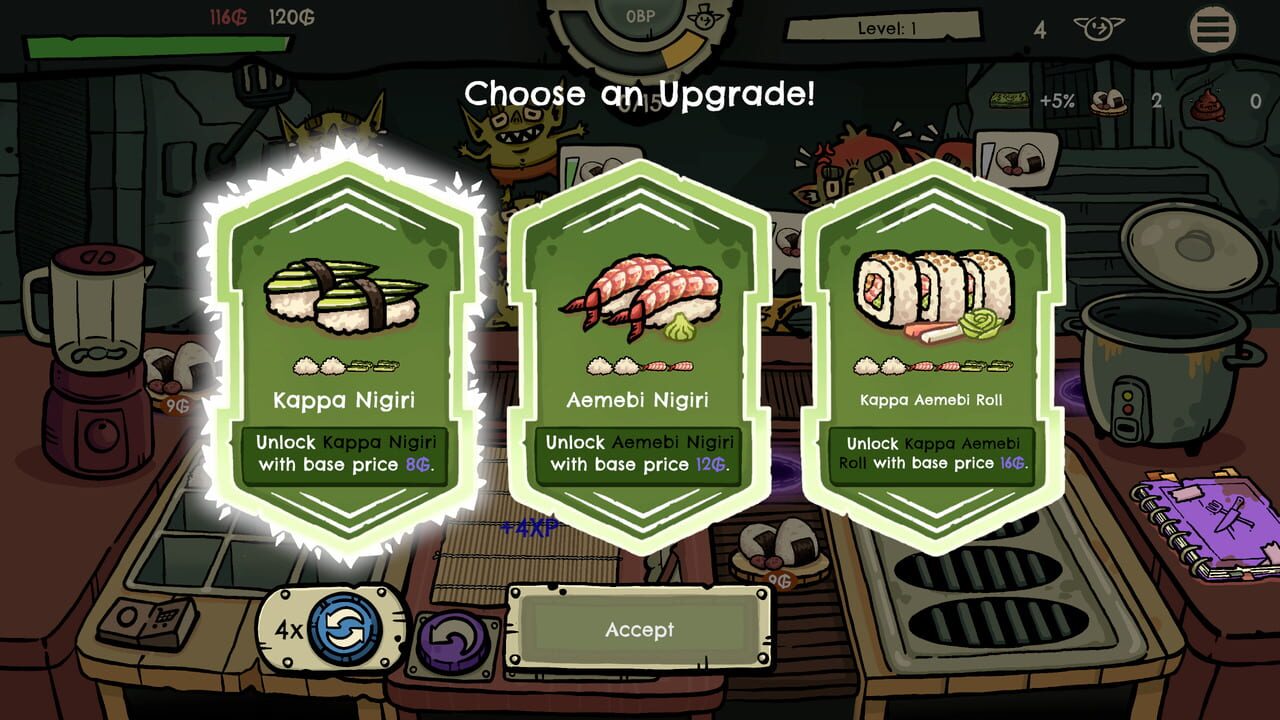
Task: Accept the selected upgrade
Action: pos(639,630)
